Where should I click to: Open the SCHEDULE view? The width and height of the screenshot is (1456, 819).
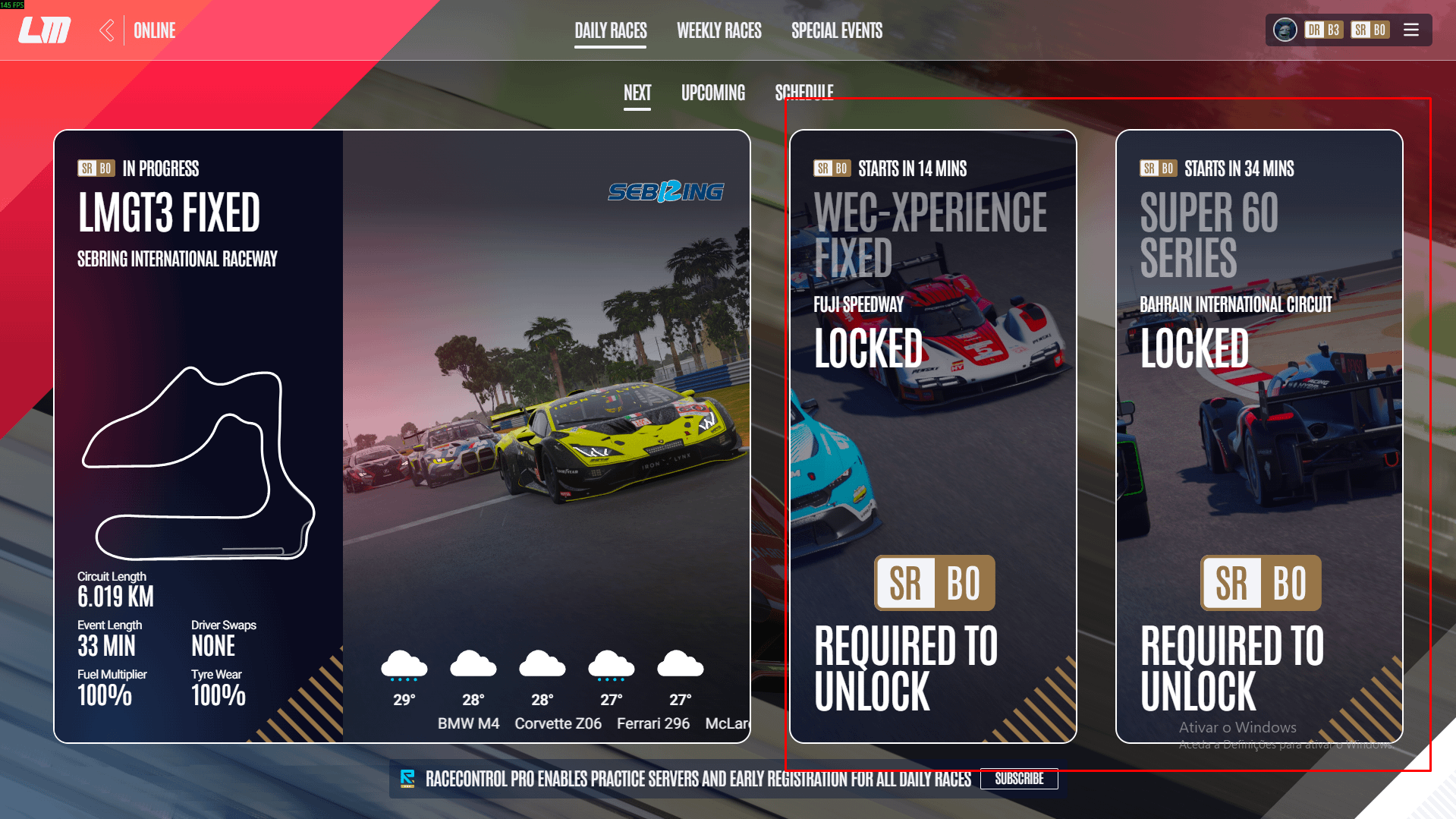point(804,93)
